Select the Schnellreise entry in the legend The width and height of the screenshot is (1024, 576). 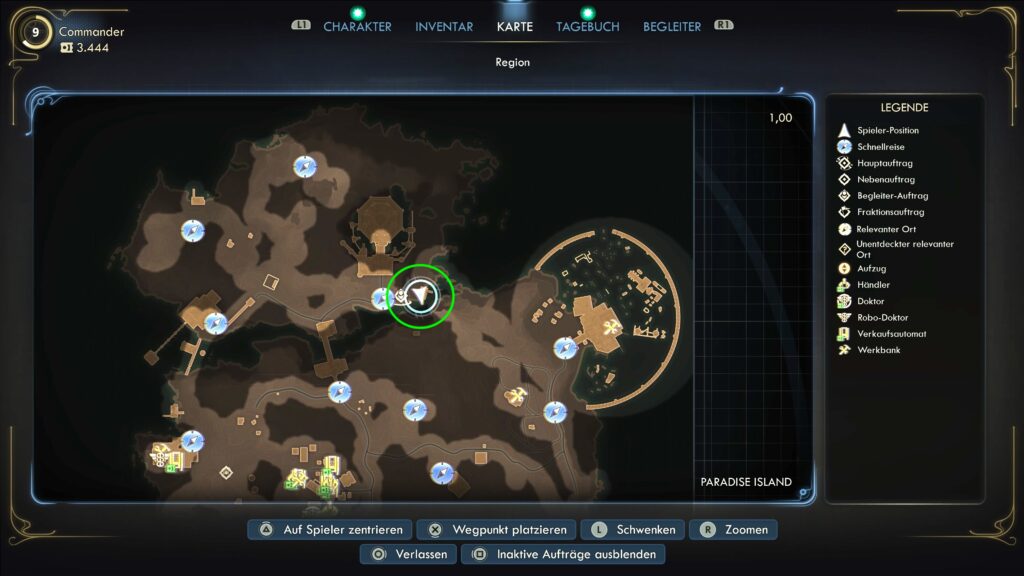pos(880,147)
